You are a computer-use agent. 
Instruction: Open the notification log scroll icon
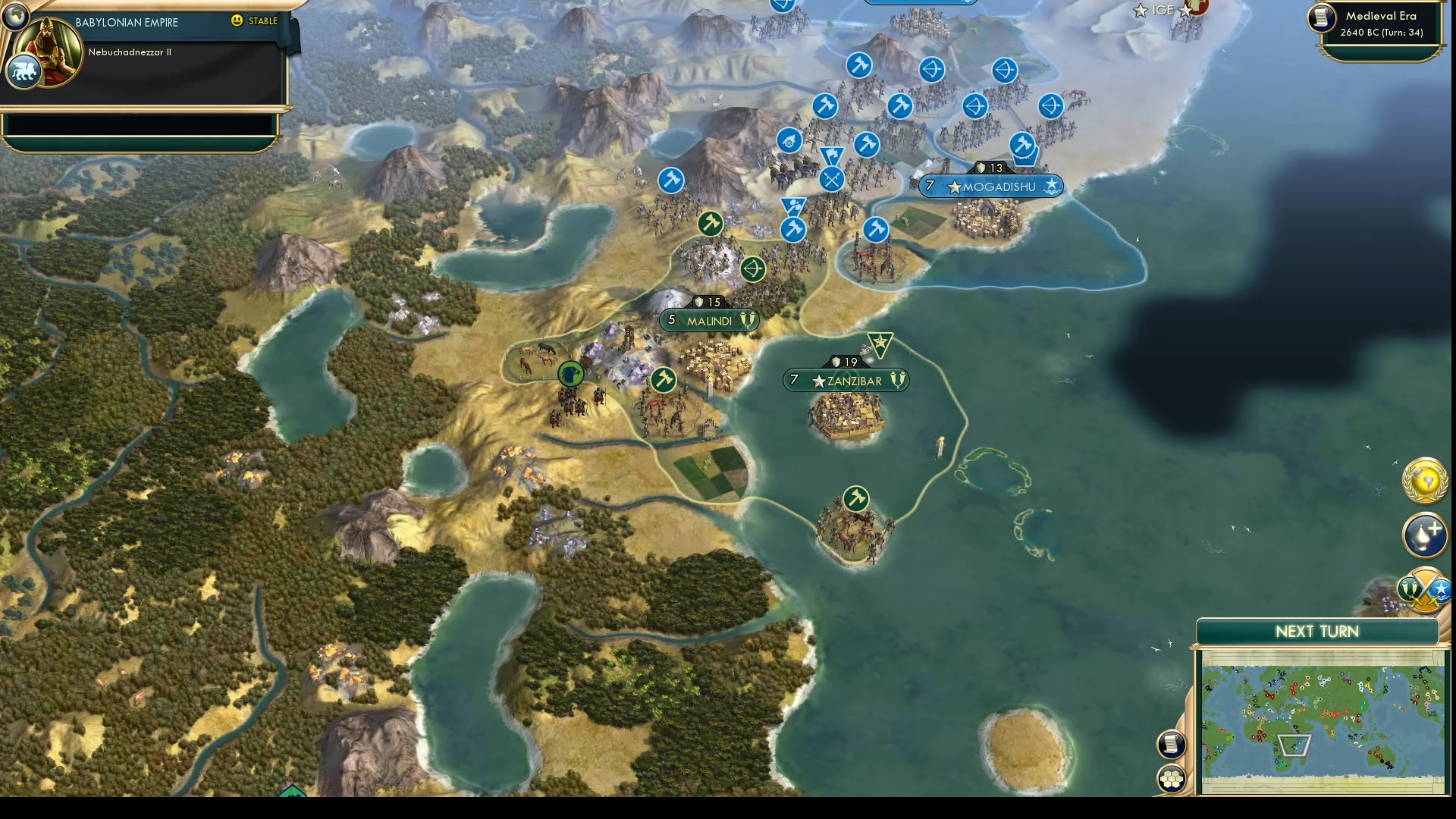tap(1171, 744)
